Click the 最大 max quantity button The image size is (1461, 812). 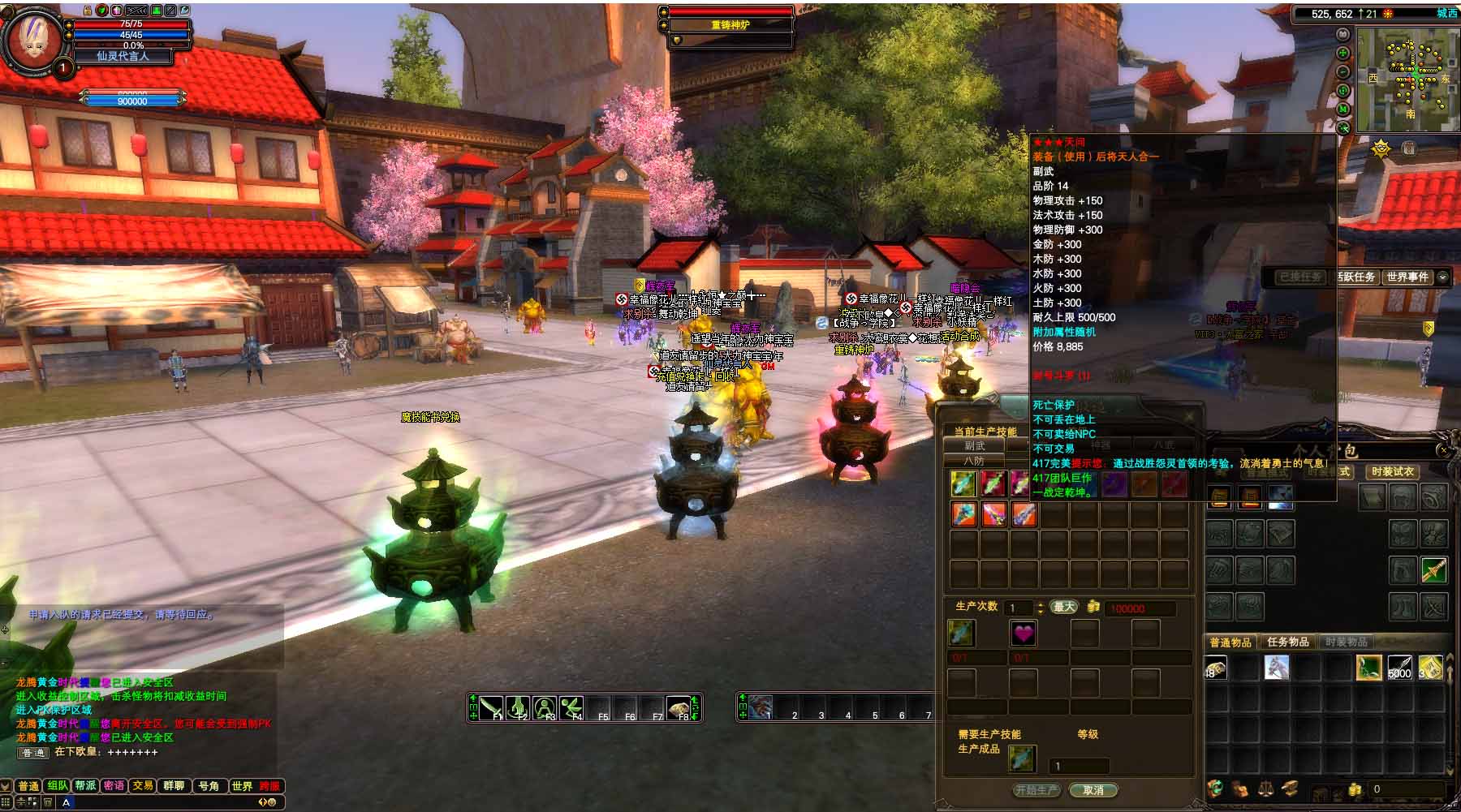[x=1063, y=607]
